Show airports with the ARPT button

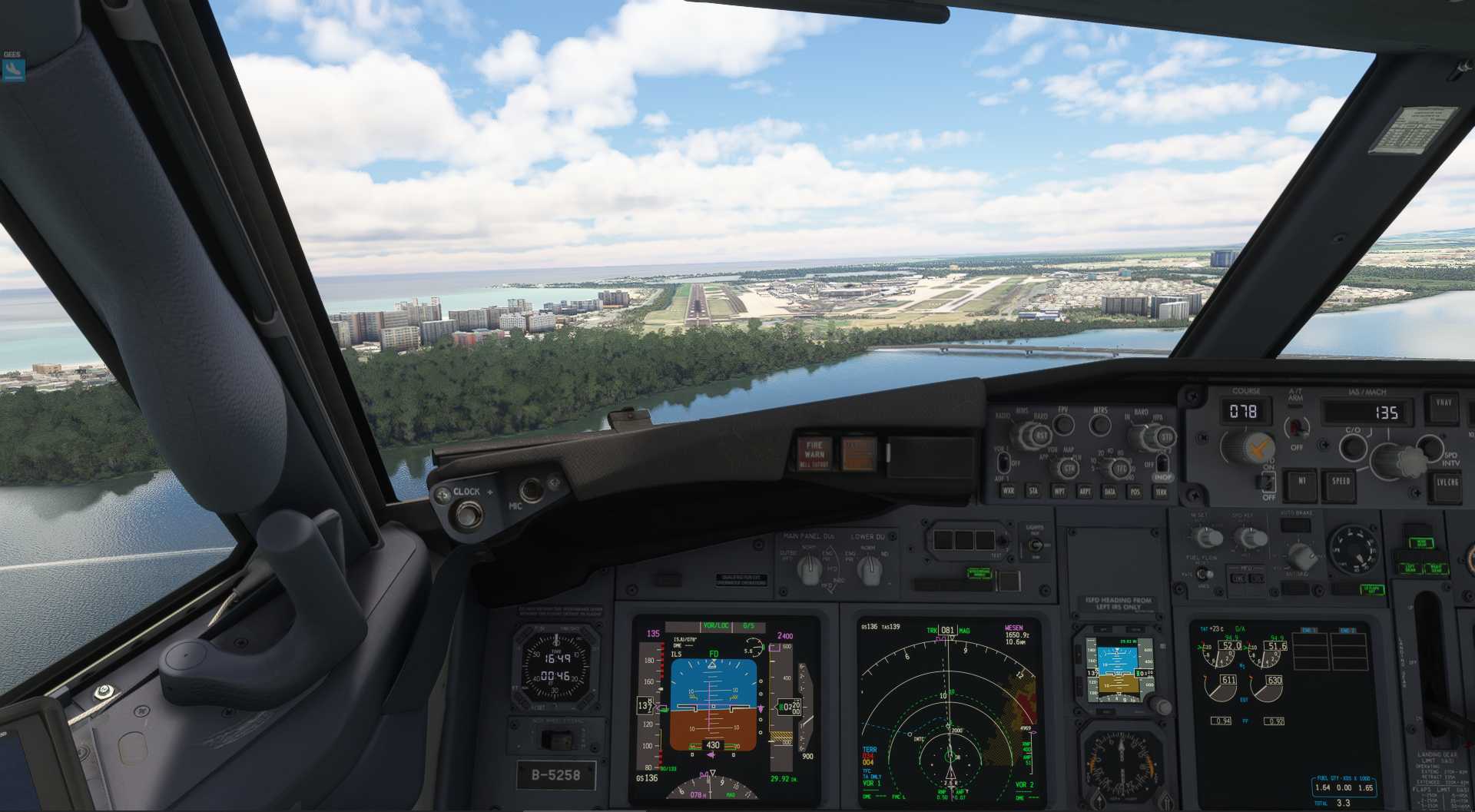pos(1085,491)
